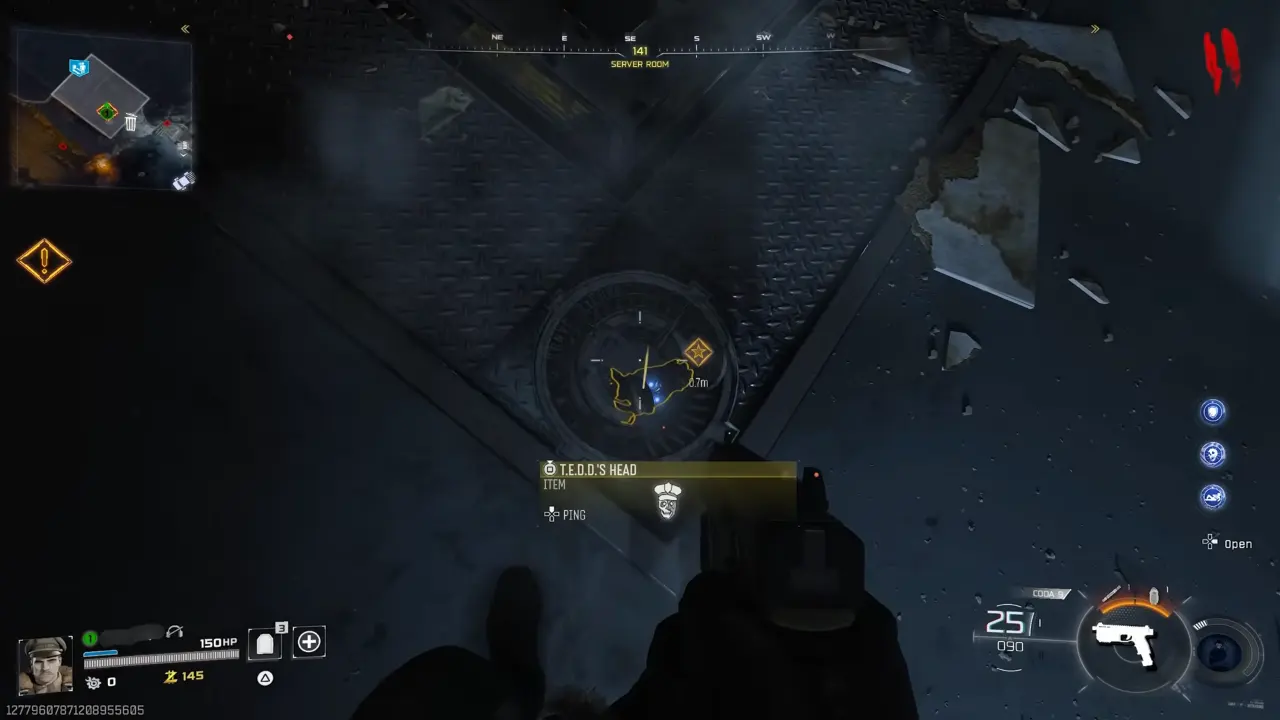Select the medical plus health icon
This screenshot has height=720, width=1280.
tap(308, 641)
